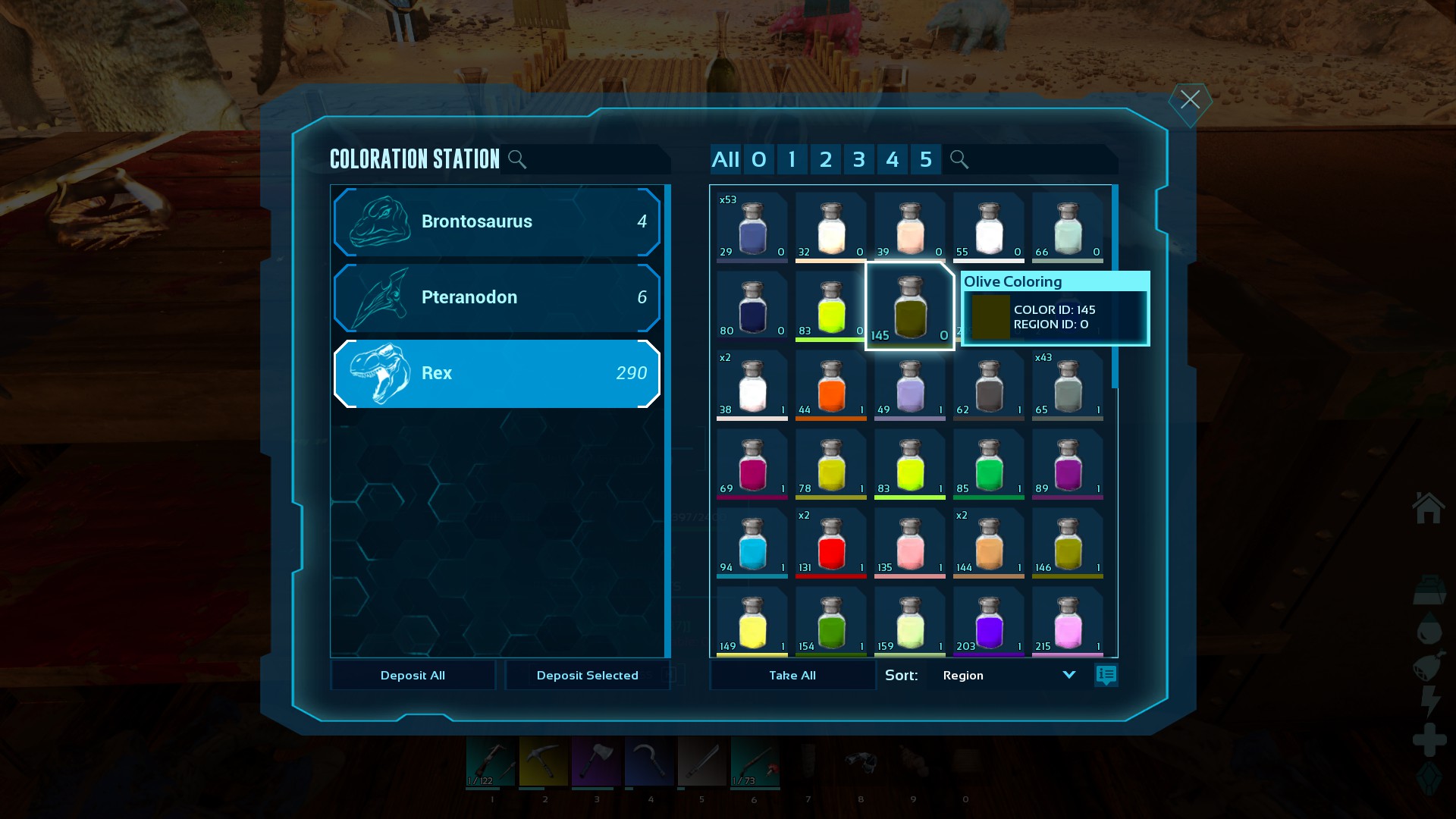Switch to the All regions tab

point(725,159)
